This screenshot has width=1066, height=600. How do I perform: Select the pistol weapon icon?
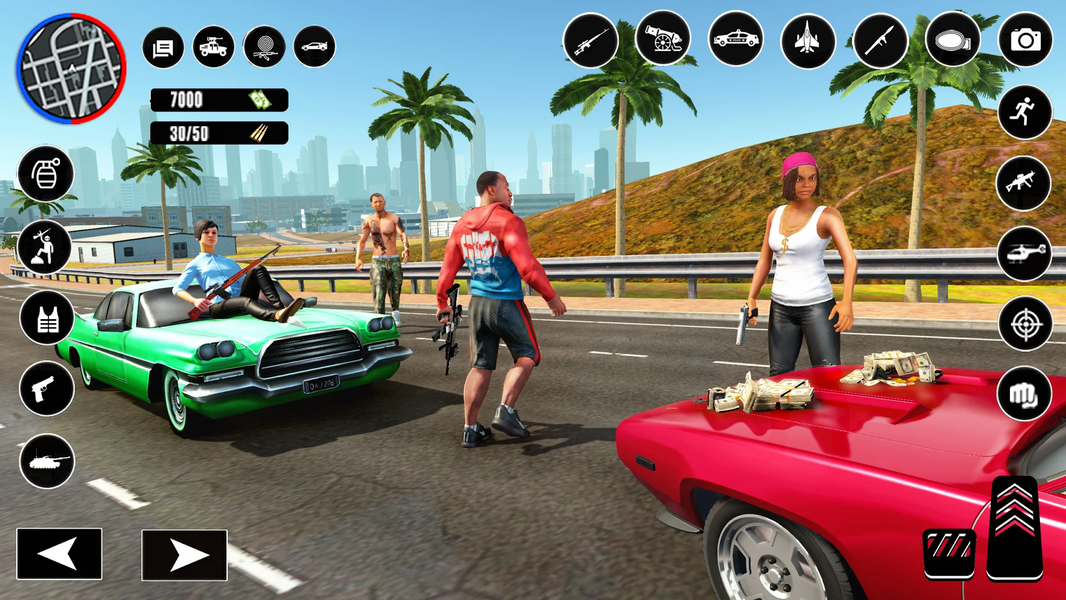coord(46,388)
